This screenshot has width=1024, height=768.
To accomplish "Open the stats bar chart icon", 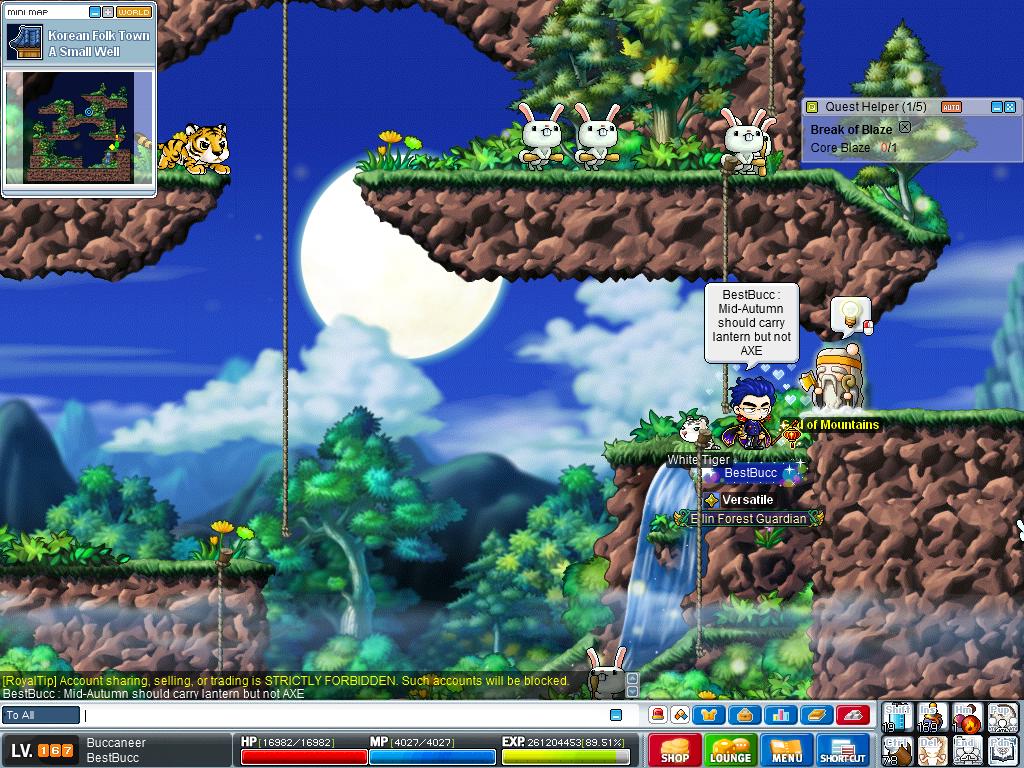I will [x=781, y=715].
